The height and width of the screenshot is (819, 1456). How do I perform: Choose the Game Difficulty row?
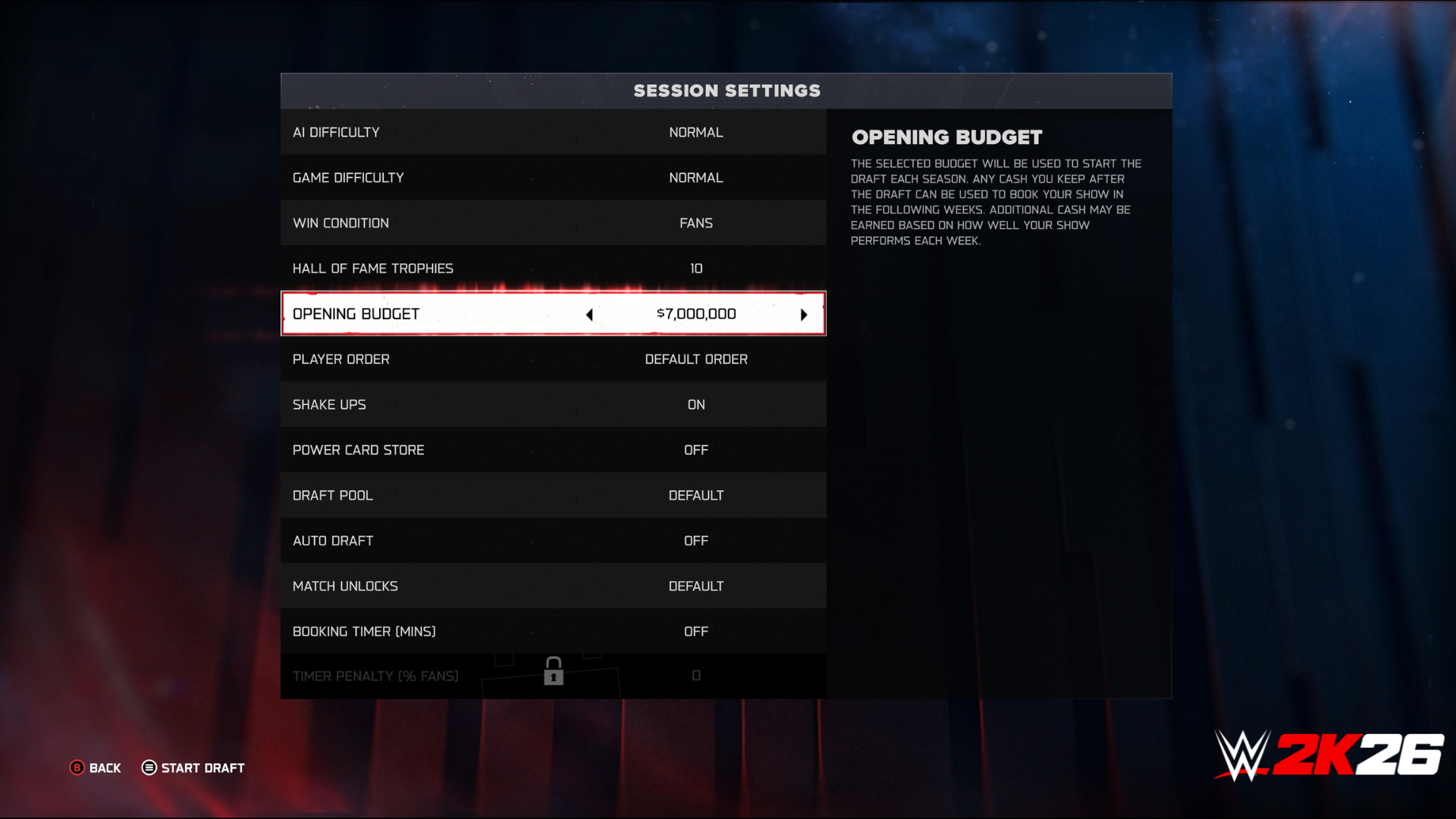[553, 177]
